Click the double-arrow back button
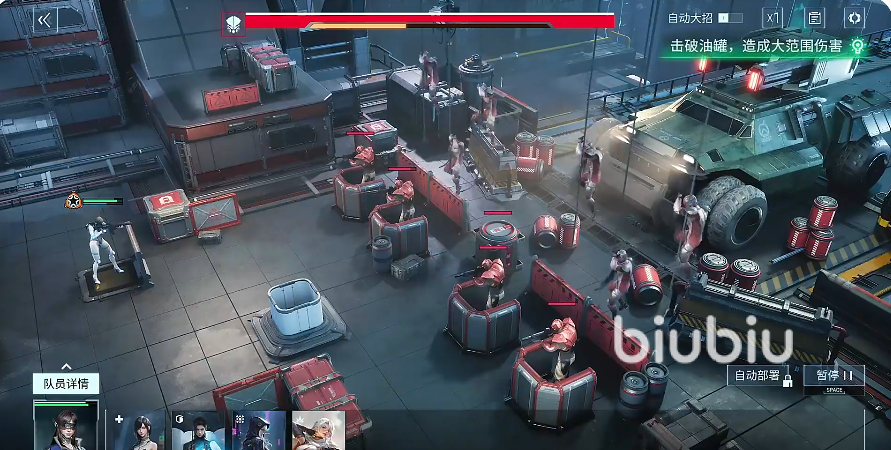 43,19
